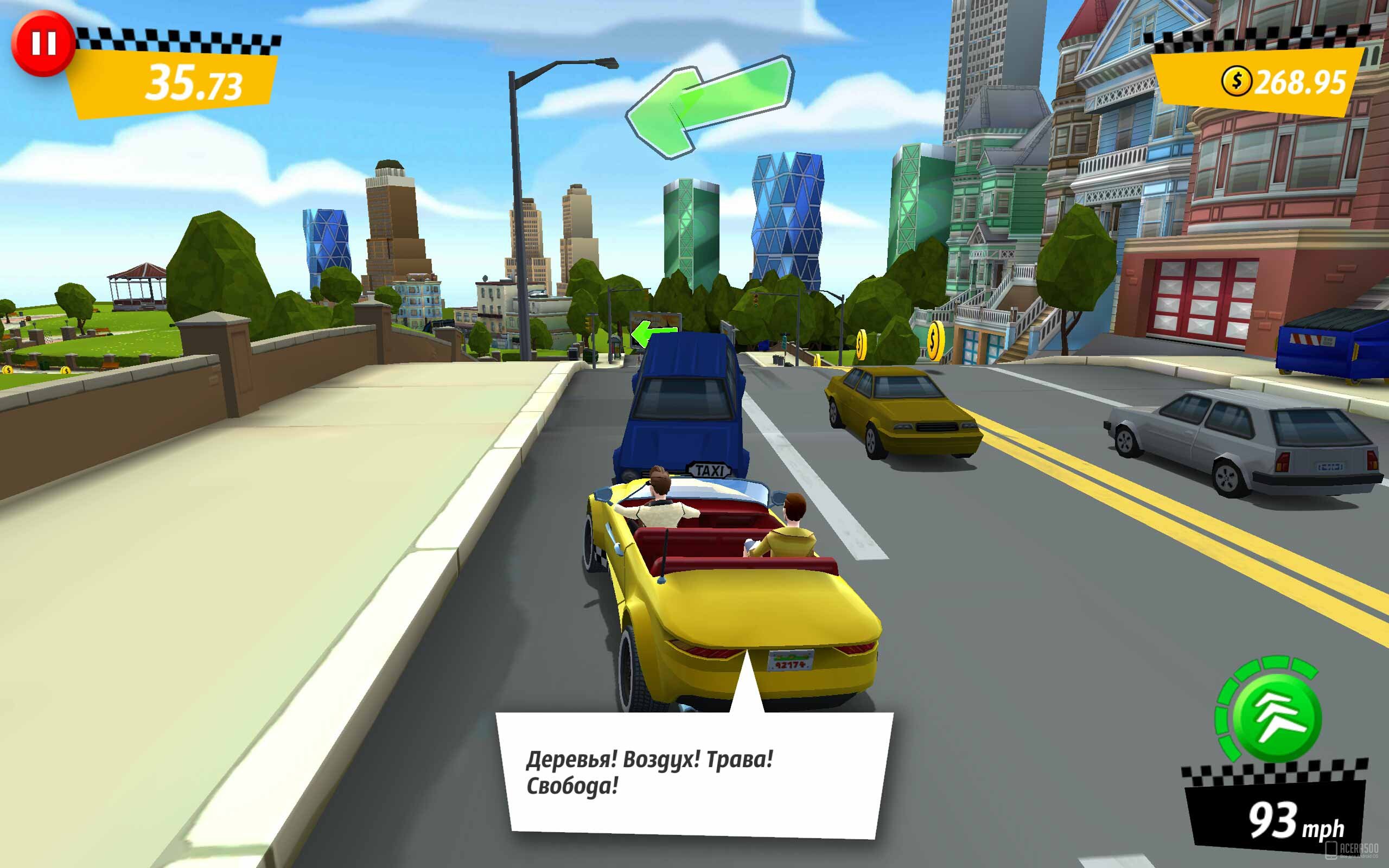Activate the green boost button

[x=1277, y=717]
